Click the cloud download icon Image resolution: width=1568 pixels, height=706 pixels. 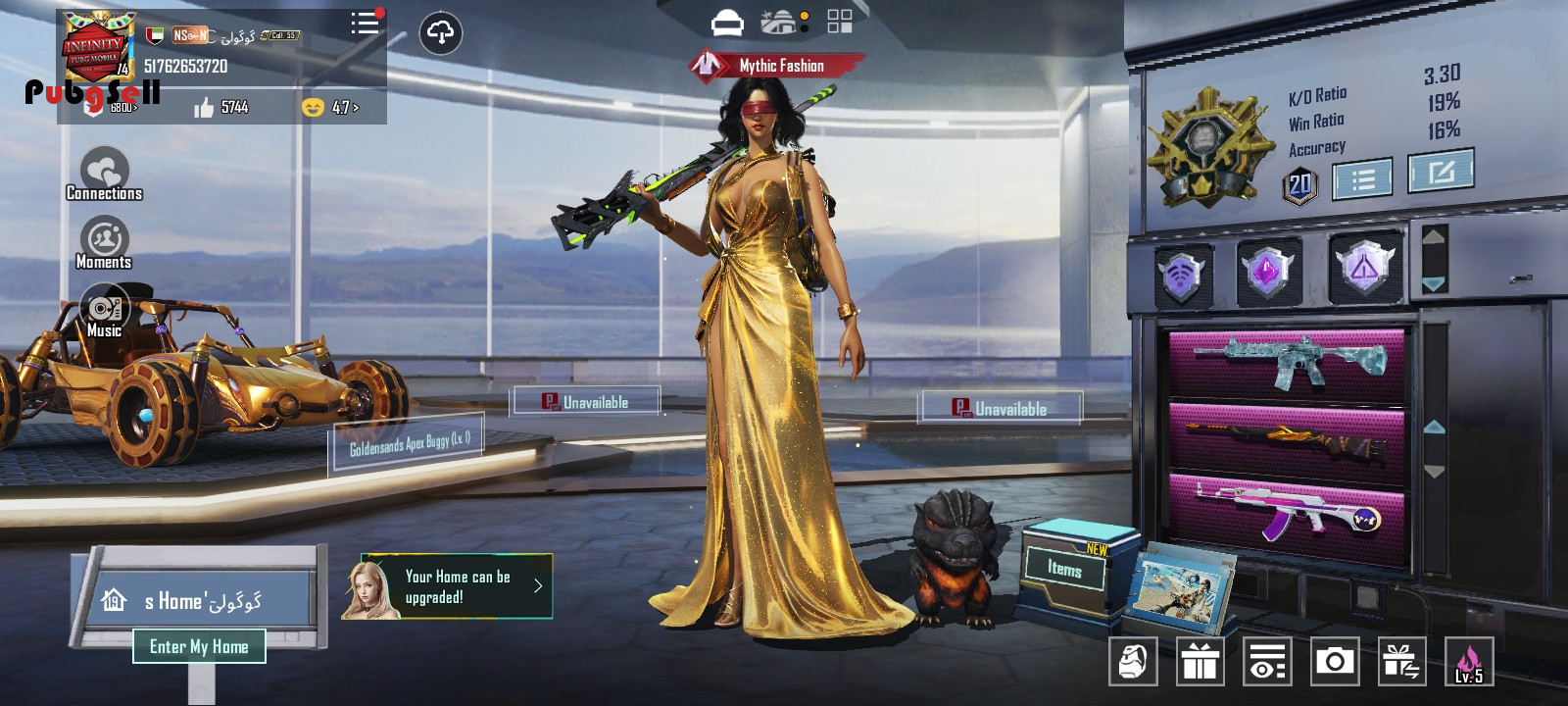[x=441, y=33]
